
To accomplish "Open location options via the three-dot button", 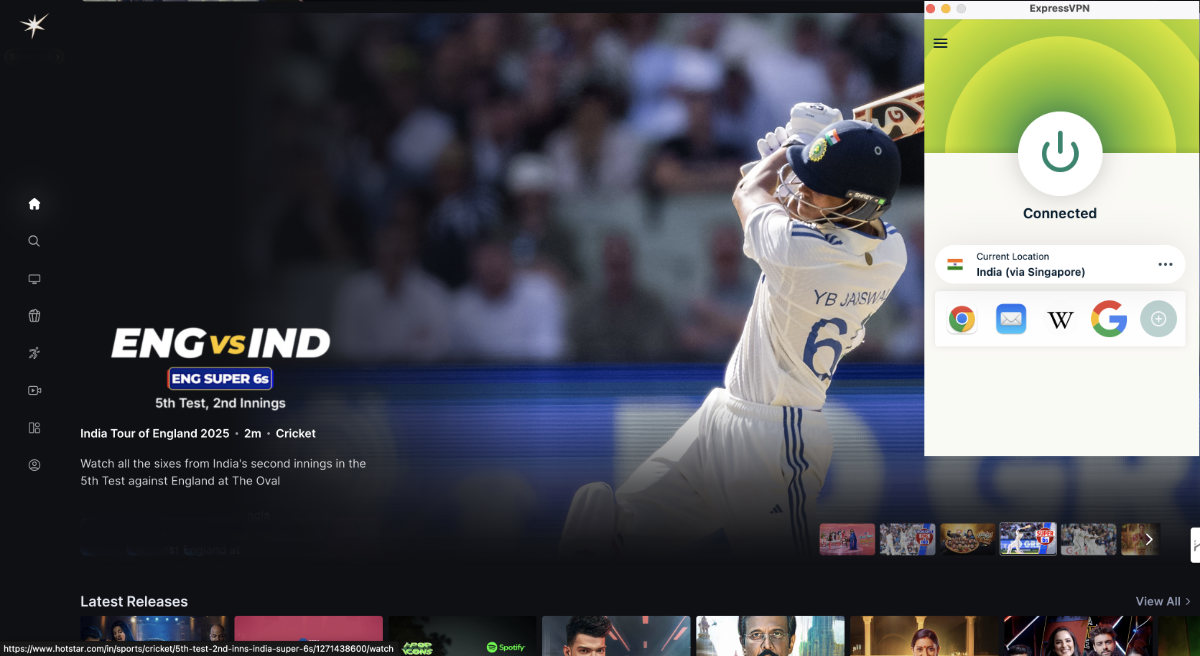I will click(x=1165, y=264).
